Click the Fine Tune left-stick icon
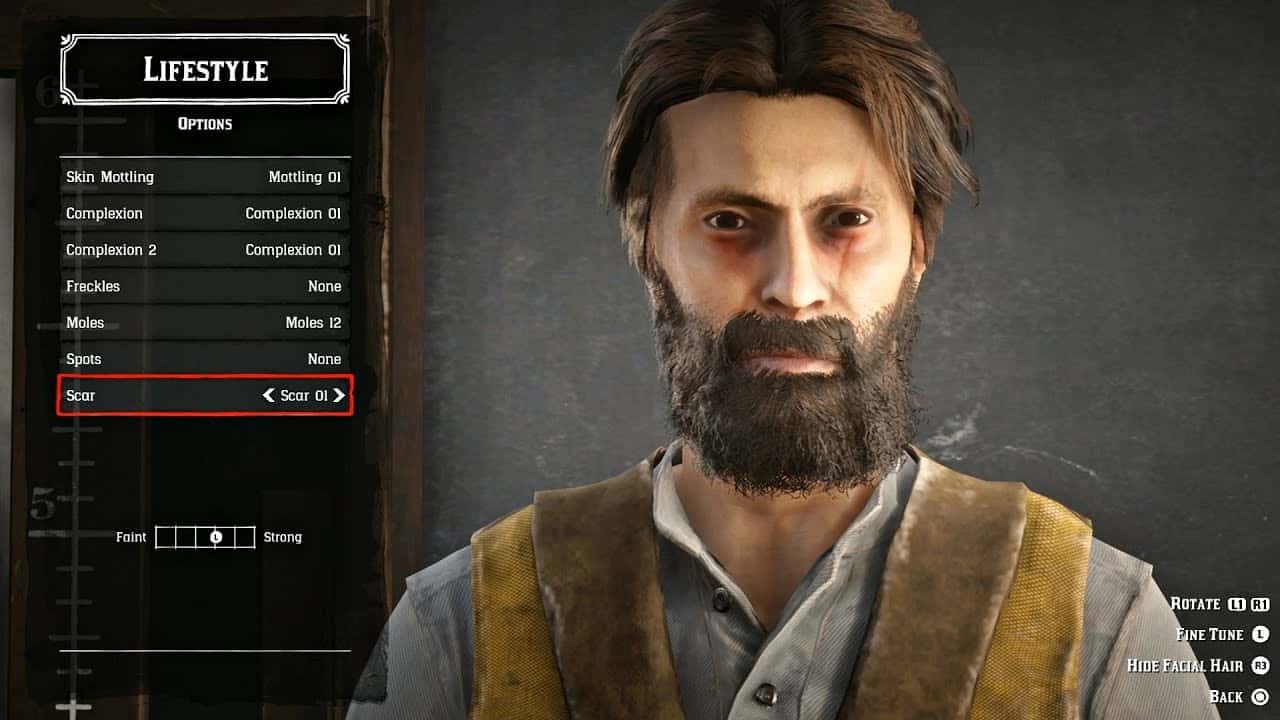1280x720 pixels. (1260, 633)
